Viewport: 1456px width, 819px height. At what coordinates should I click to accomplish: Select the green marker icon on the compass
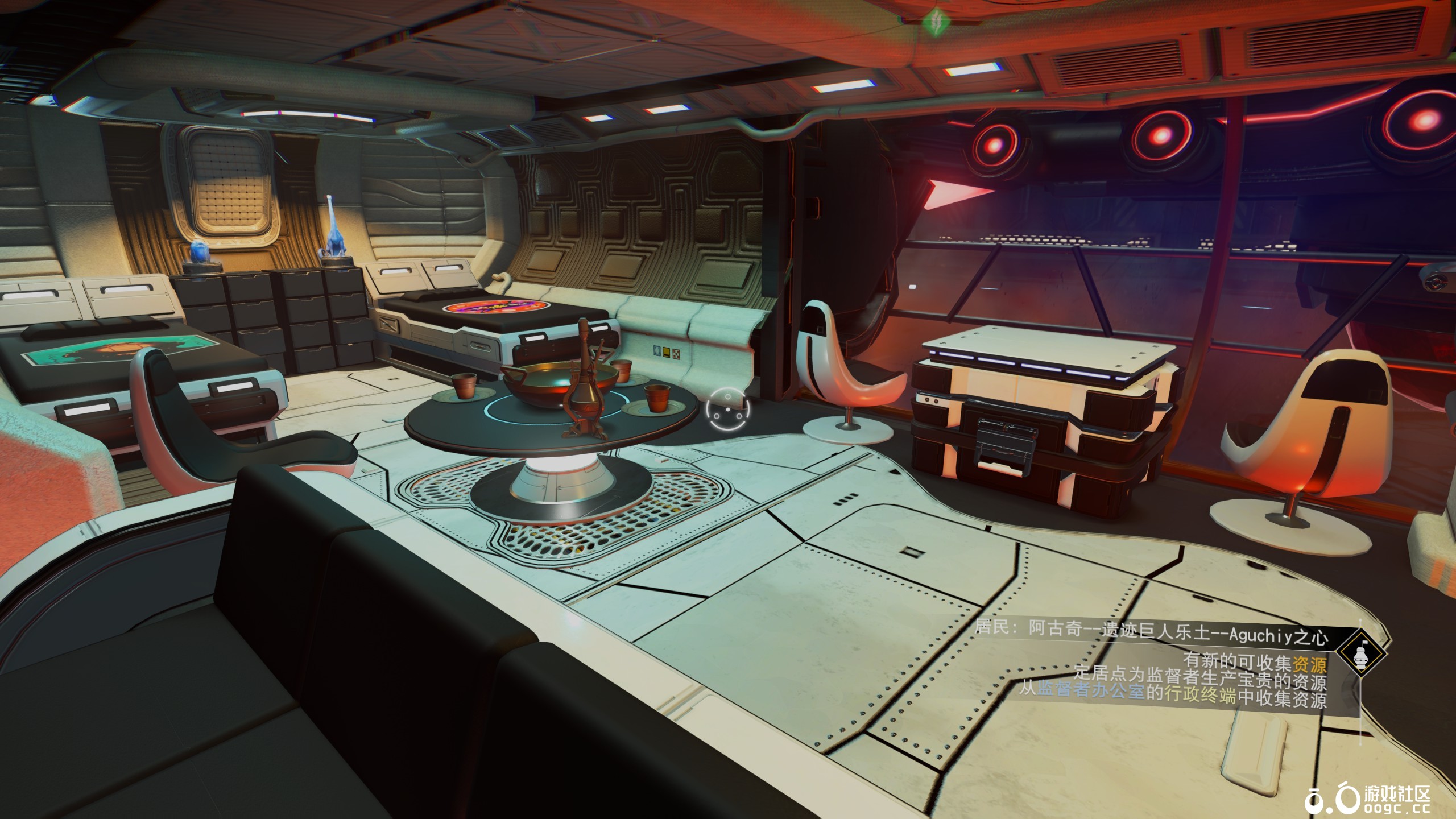[x=933, y=22]
